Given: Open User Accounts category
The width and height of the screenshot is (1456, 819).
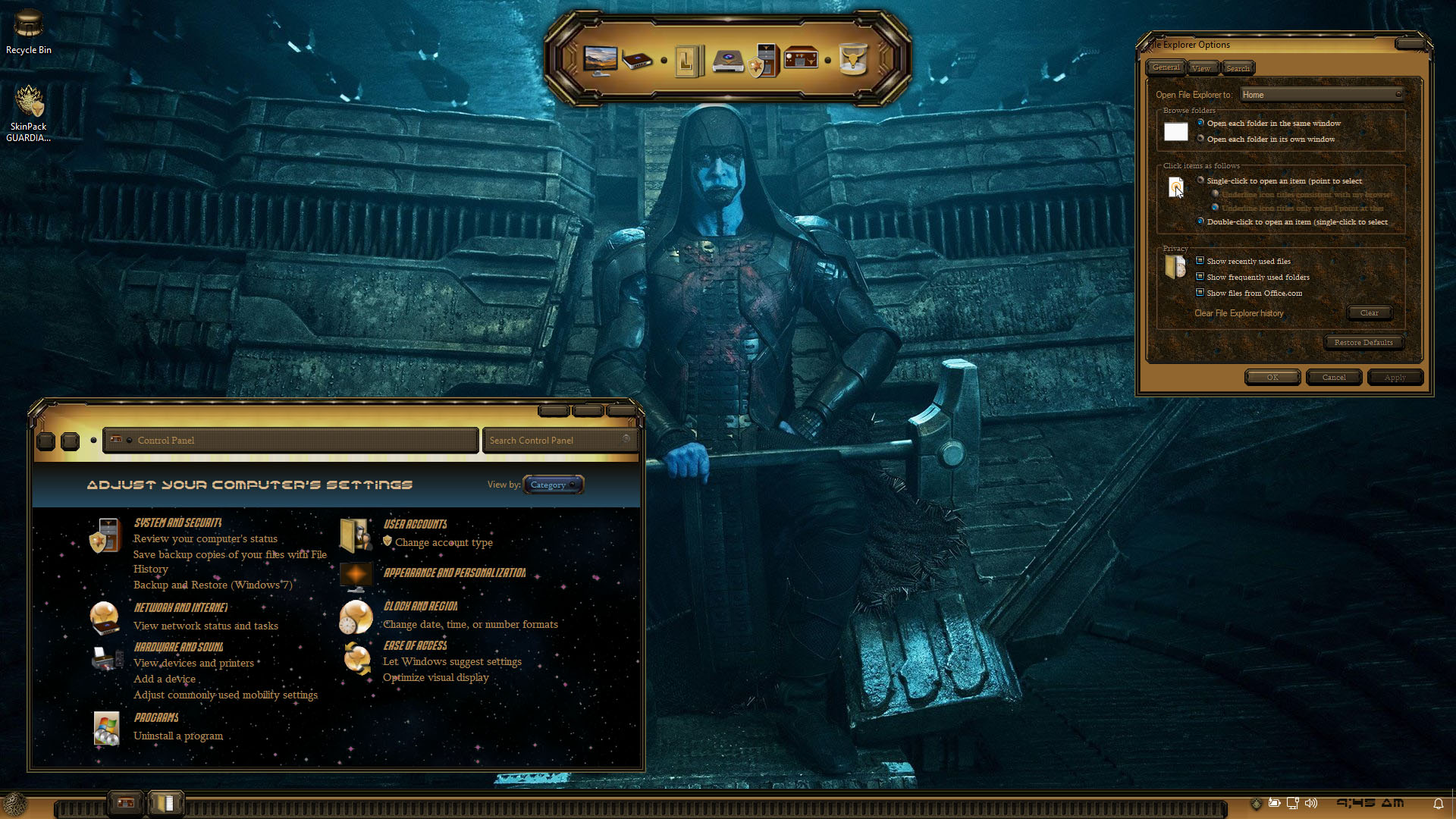Looking at the screenshot, I should click(415, 524).
